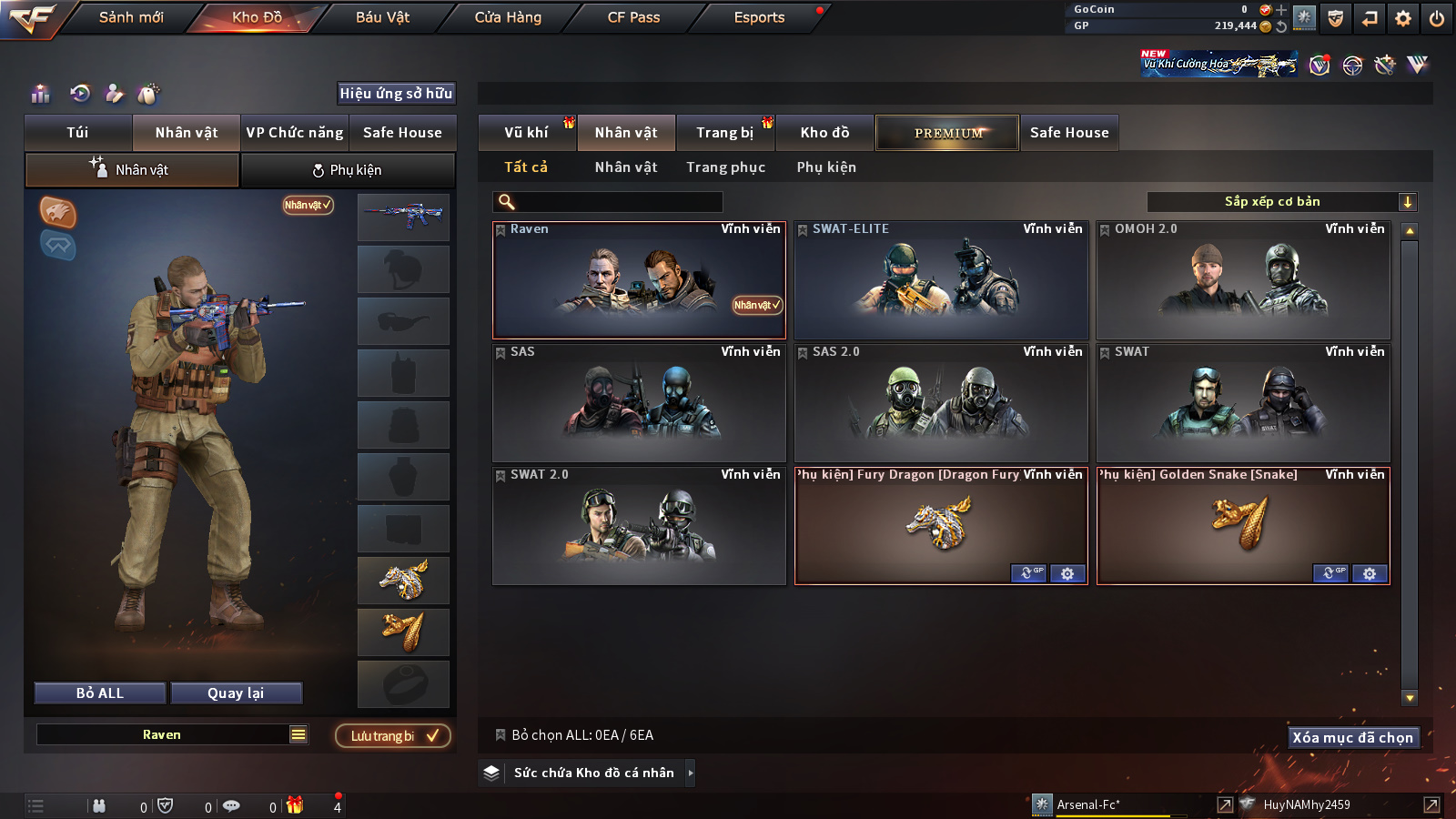The image size is (1456, 819).
Task: Select the PREMIUM inventory tab
Action: pyautogui.click(x=947, y=133)
